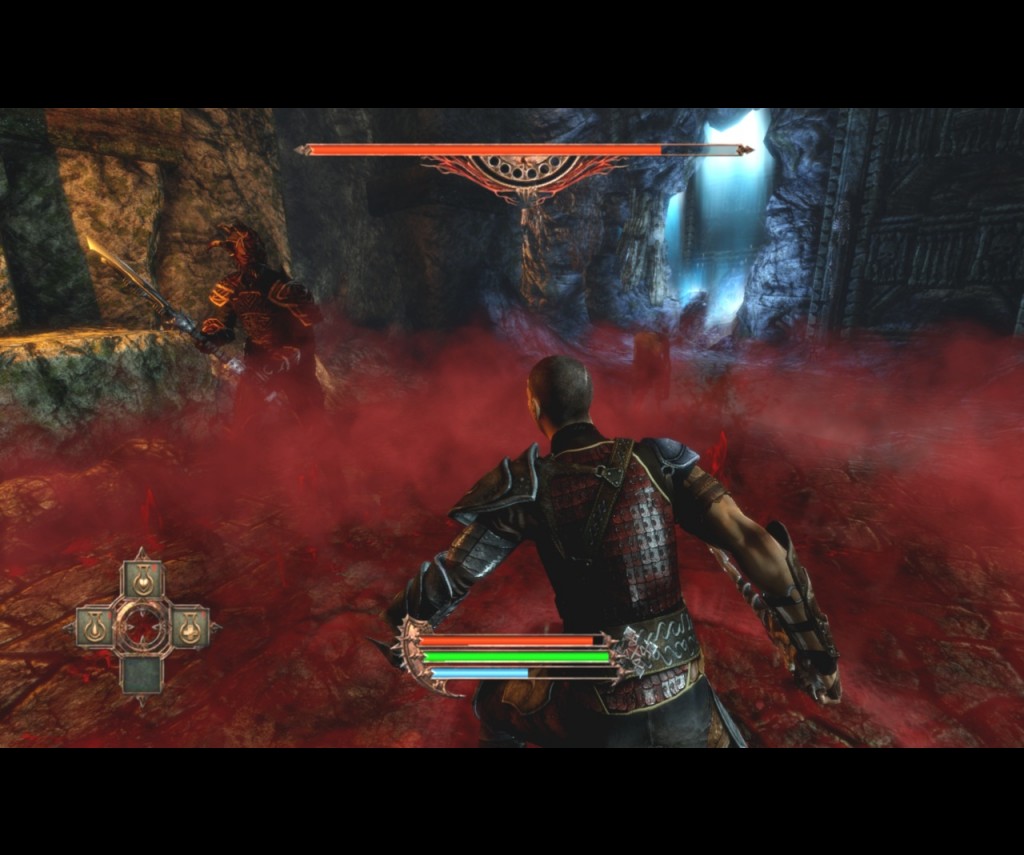Activate the cross potion quick slot
Screen dimensions: 1024x855
pyautogui.click(x=190, y=629)
